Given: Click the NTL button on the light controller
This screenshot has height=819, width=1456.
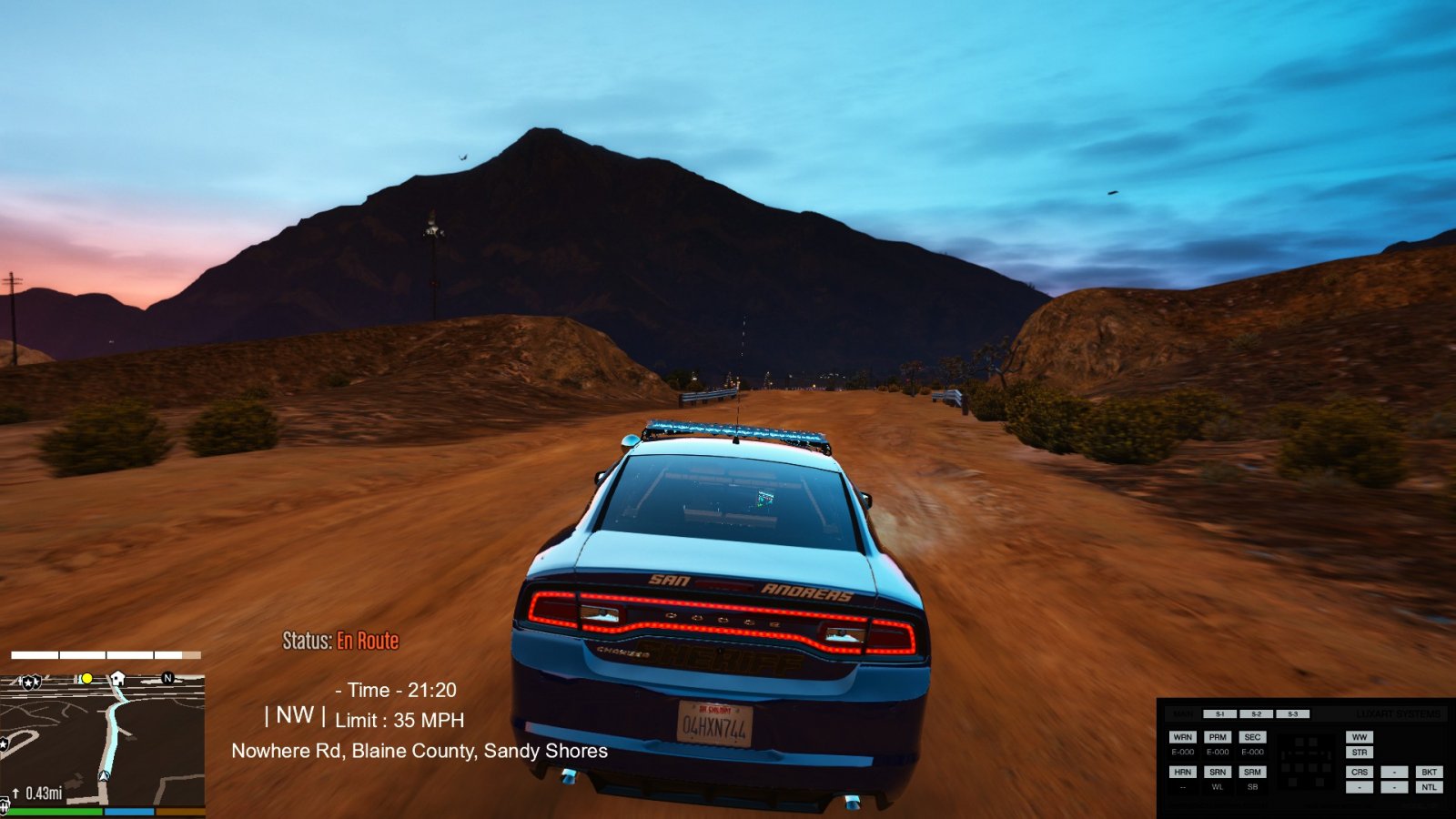Looking at the screenshot, I should (1429, 787).
